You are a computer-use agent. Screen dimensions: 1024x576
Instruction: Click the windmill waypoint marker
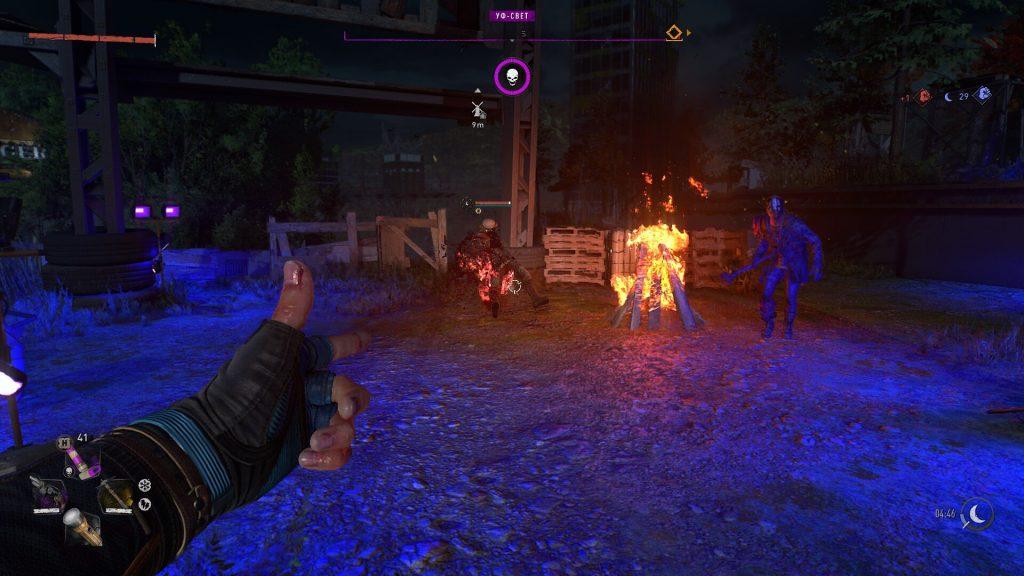478,107
